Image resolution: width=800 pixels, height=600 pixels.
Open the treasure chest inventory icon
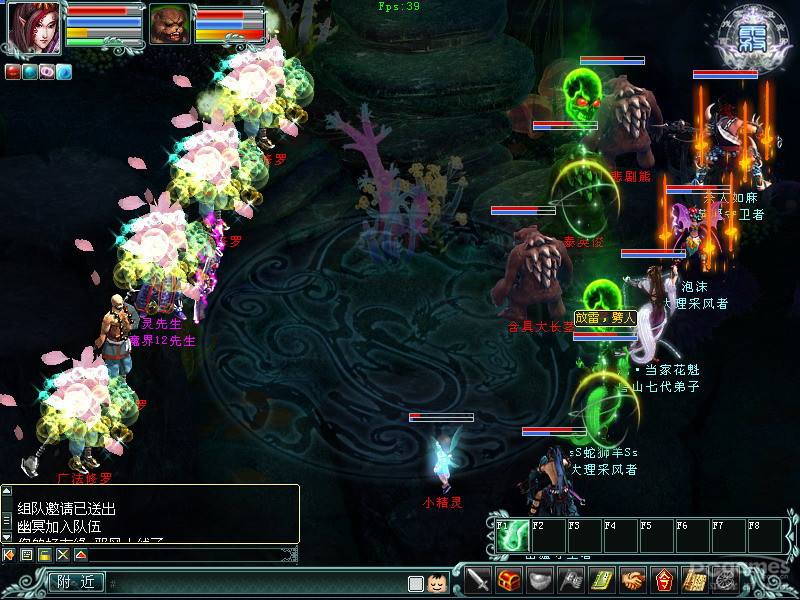click(510, 580)
